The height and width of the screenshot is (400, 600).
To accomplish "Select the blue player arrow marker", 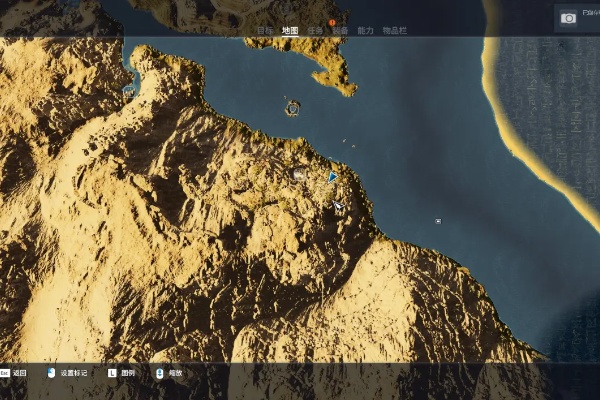I will pos(333,177).
